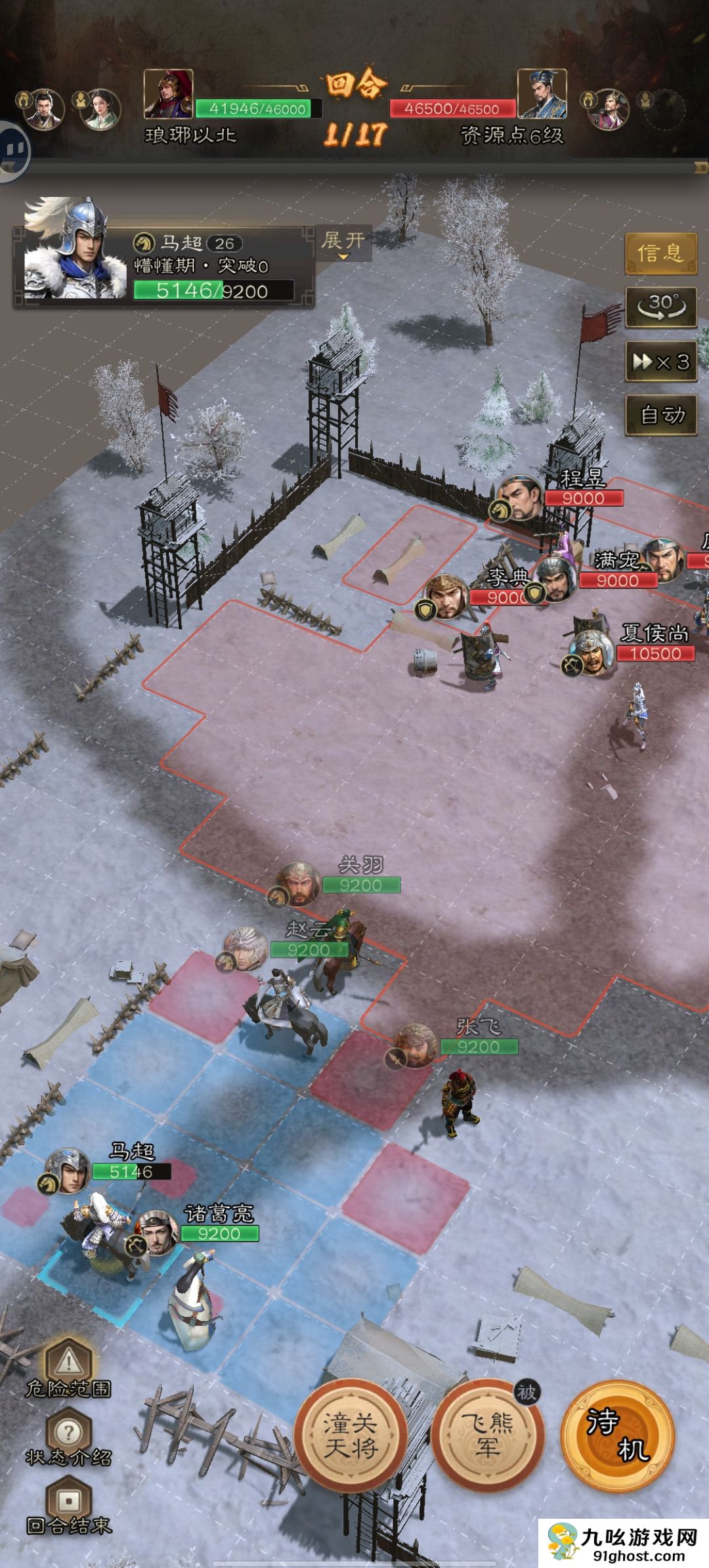Select the 关羽 unit portrait
The height and width of the screenshot is (1568, 709).
298,883
